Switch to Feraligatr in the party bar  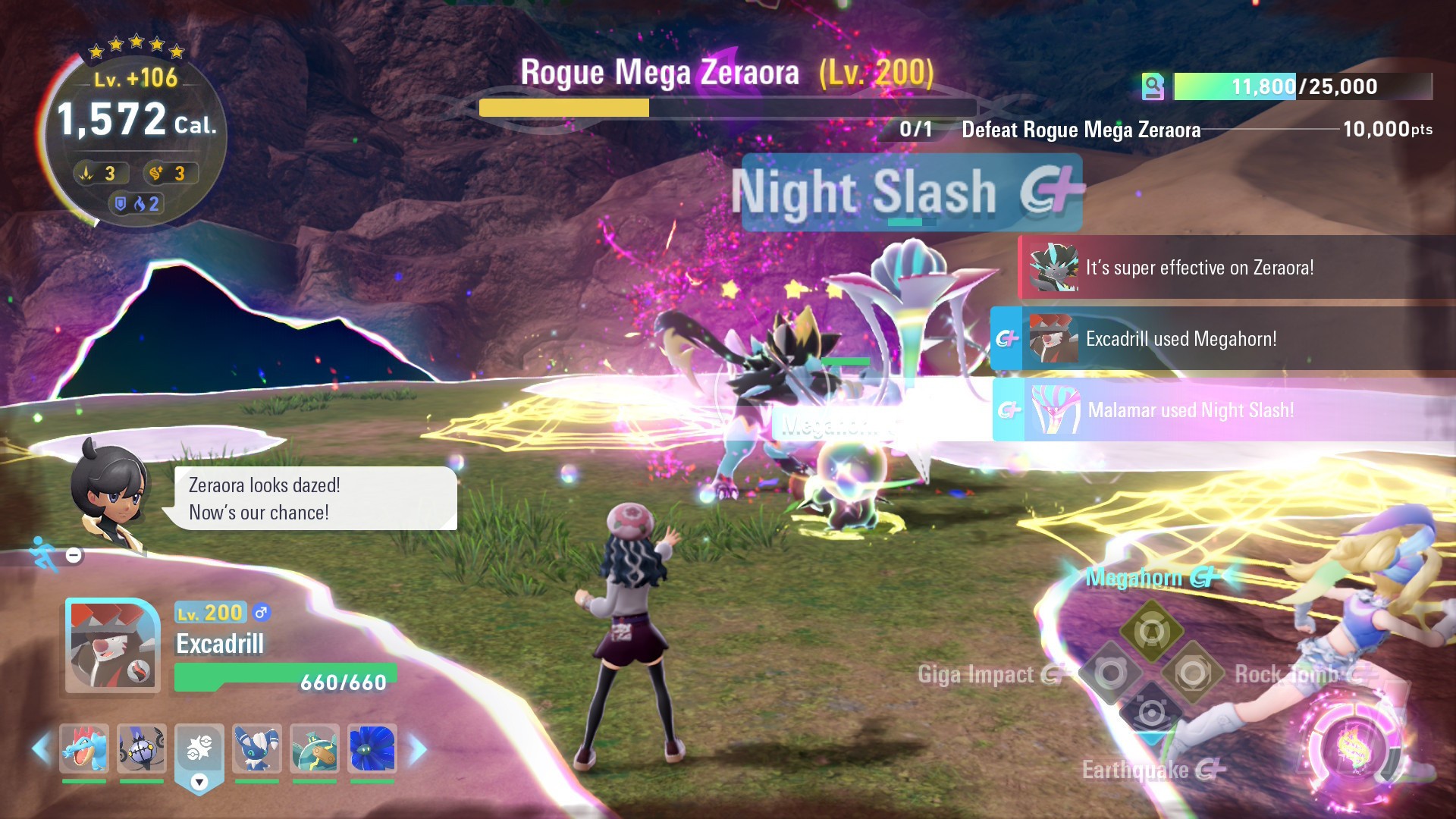(x=84, y=748)
